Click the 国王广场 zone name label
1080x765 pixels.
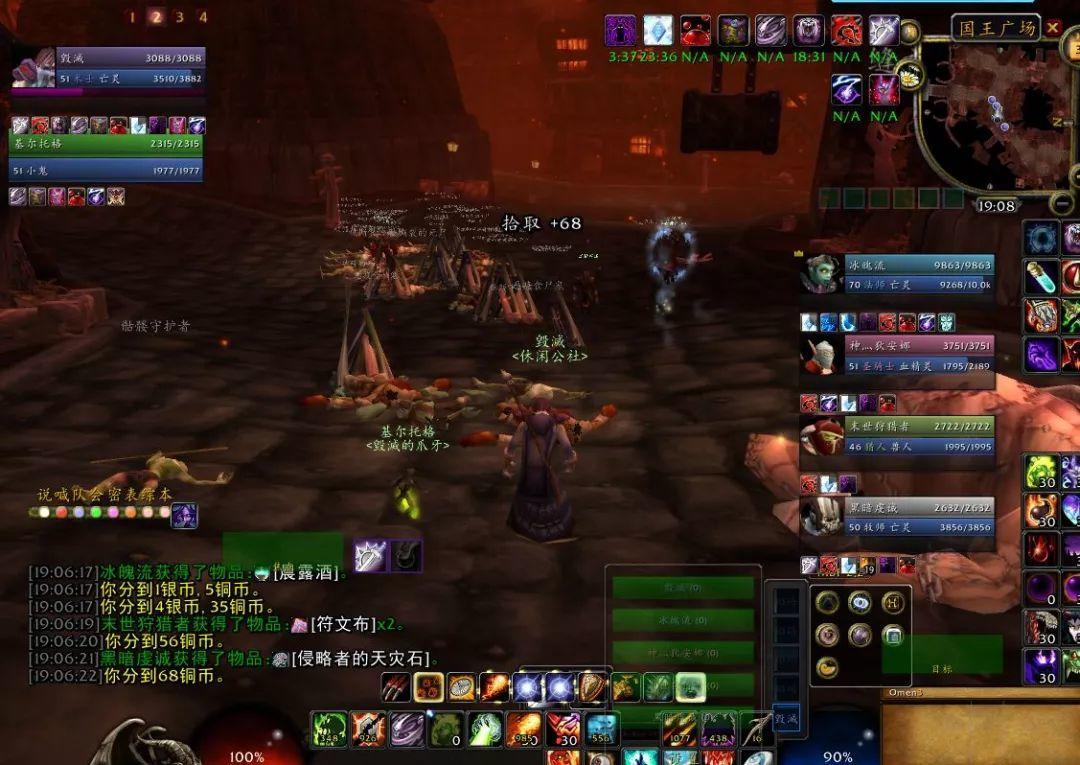997,28
